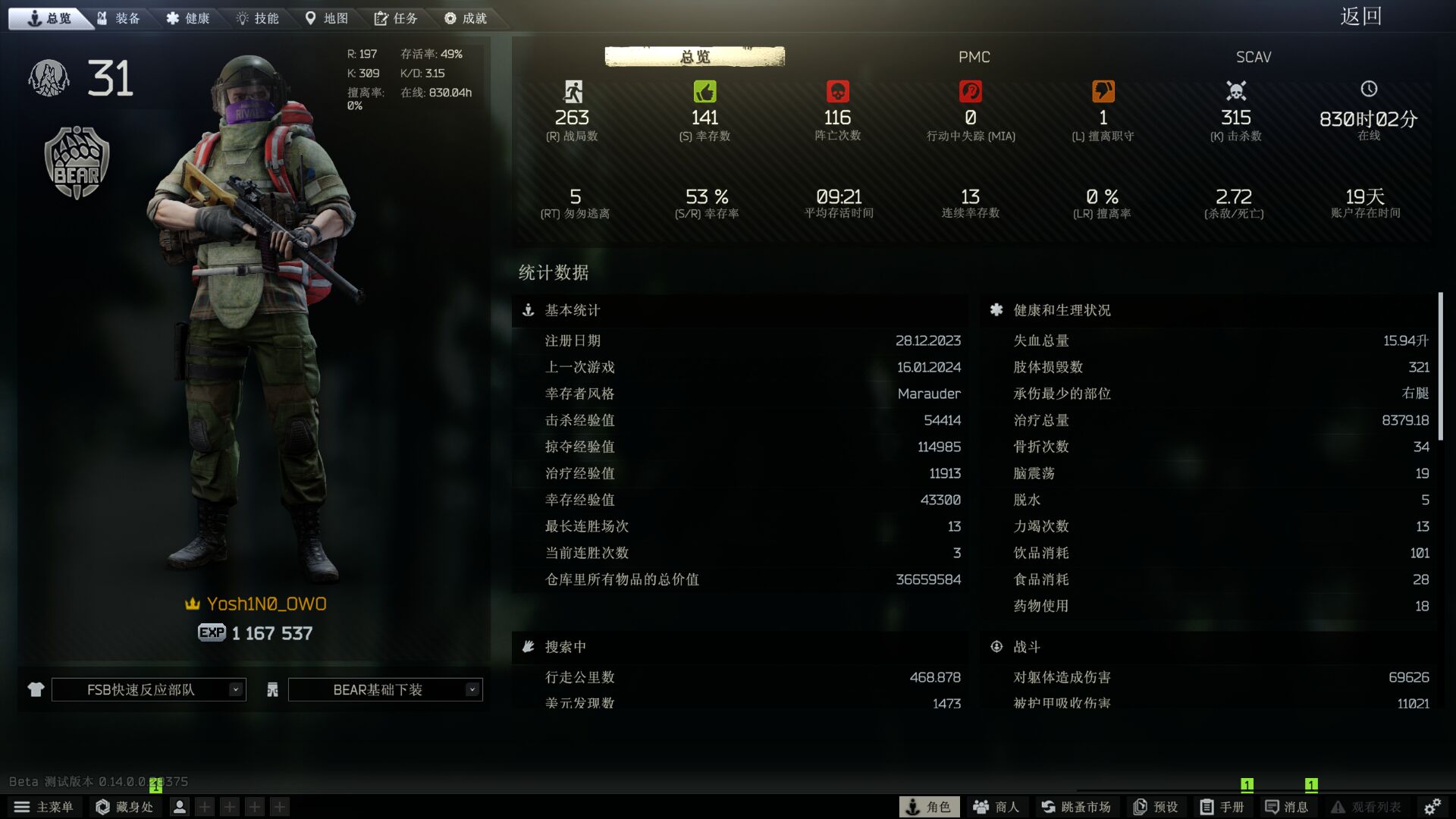This screenshot has width=1456, height=819.
Task: Open the 预设 presets screen
Action: pyautogui.click(x=1156, y=807)
